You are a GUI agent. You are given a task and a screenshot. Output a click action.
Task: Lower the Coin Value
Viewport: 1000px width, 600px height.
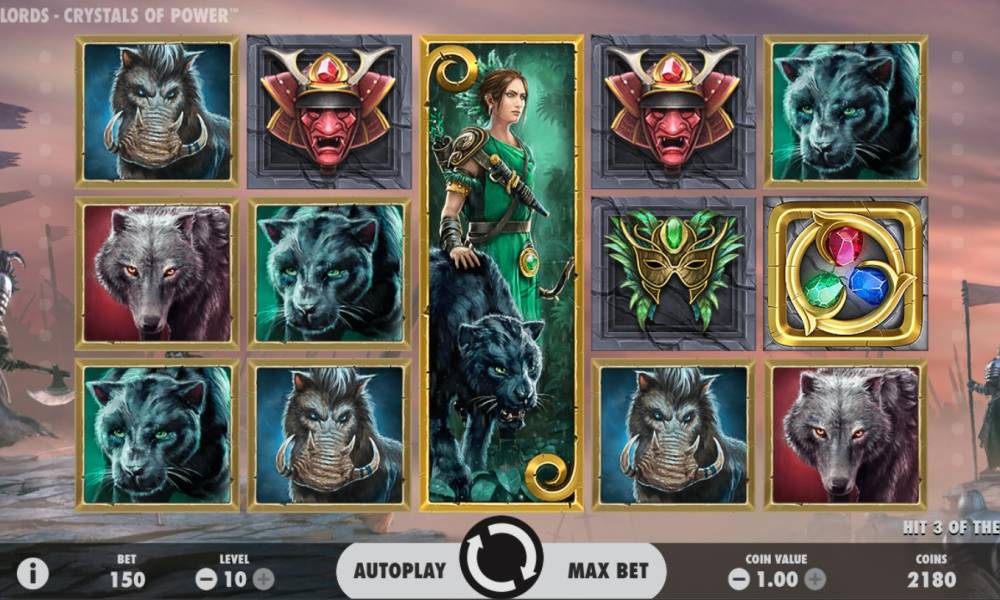pos(739,578)
